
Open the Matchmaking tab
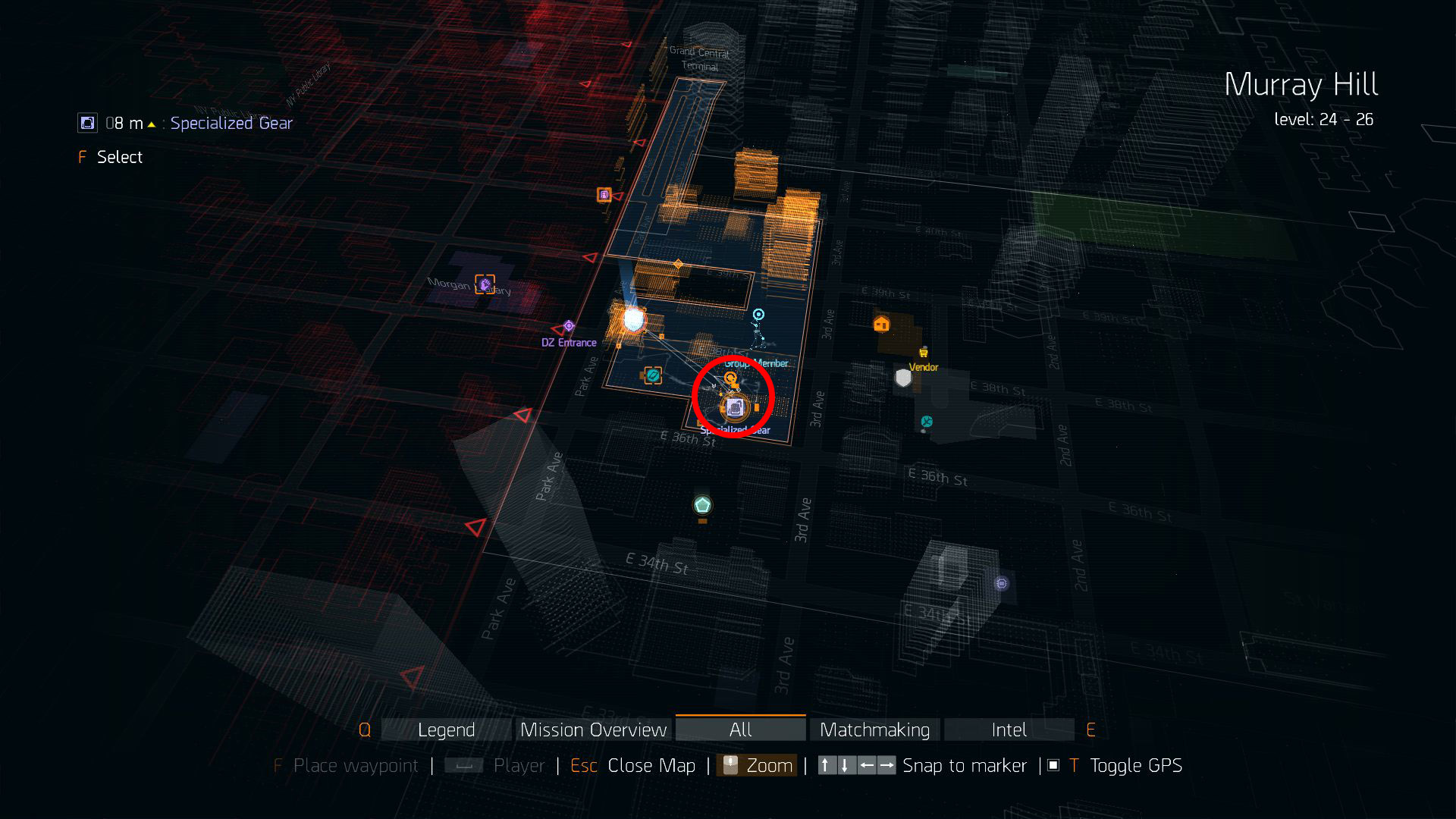(874, 730)
